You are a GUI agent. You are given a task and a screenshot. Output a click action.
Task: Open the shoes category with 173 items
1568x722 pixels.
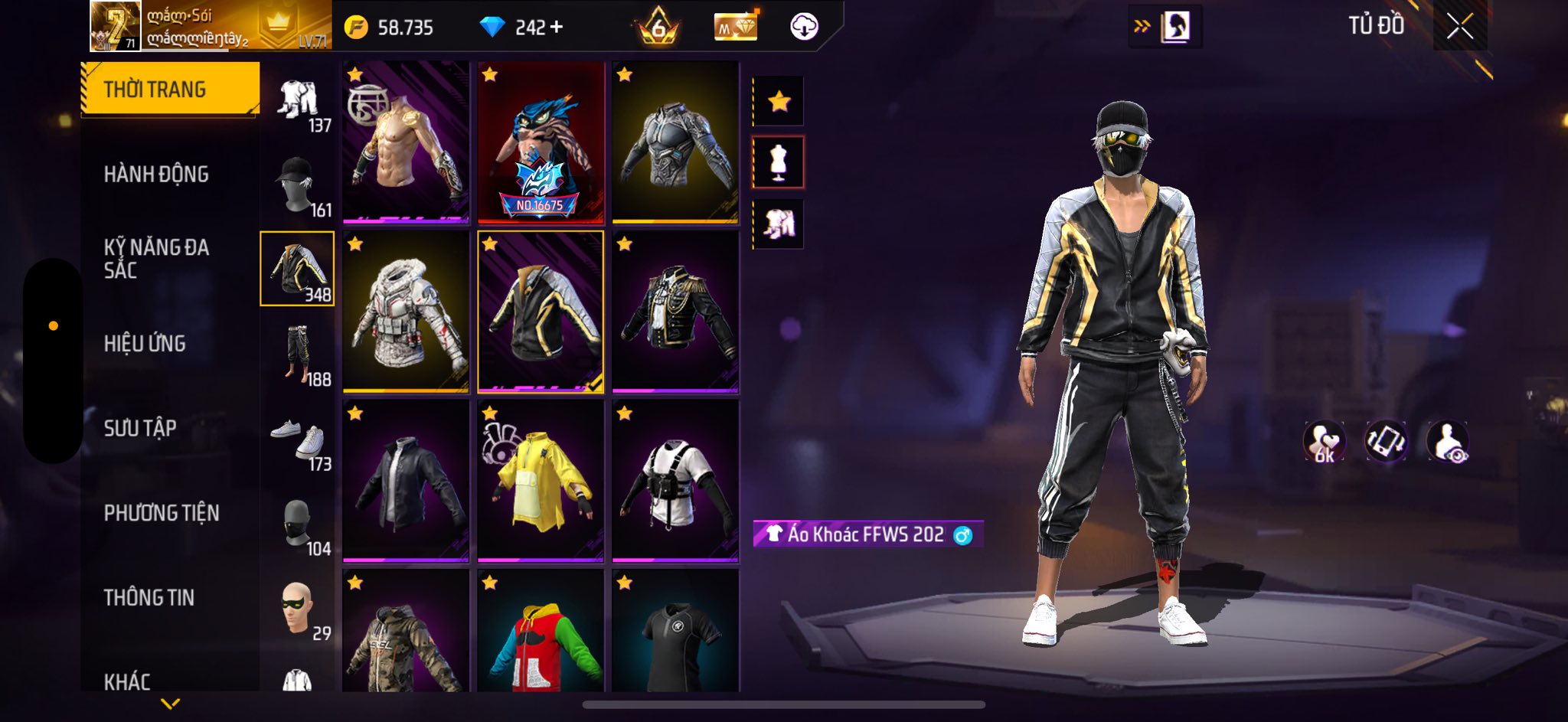pyautogui.click(x=298, y=439)
